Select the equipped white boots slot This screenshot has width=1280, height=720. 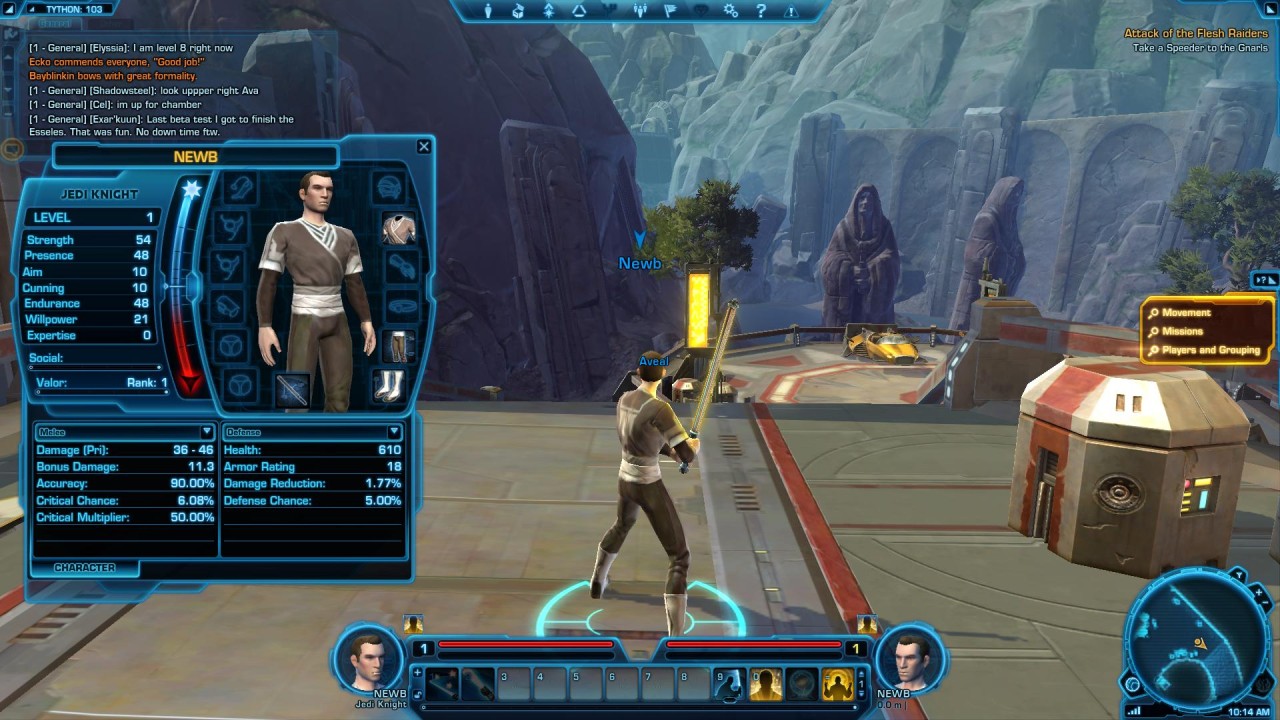(388, 385)
